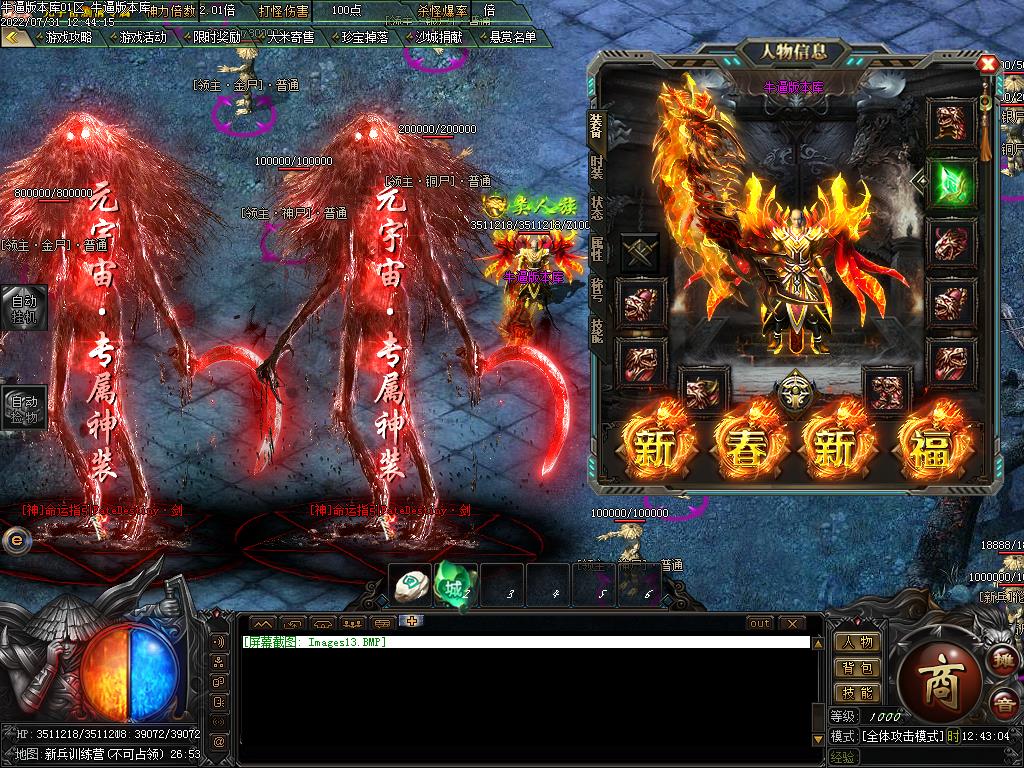Toggle 自动拾物 auto-pickup
Image resolution: width=1024 pixels, height=768 pixels.
23,408
